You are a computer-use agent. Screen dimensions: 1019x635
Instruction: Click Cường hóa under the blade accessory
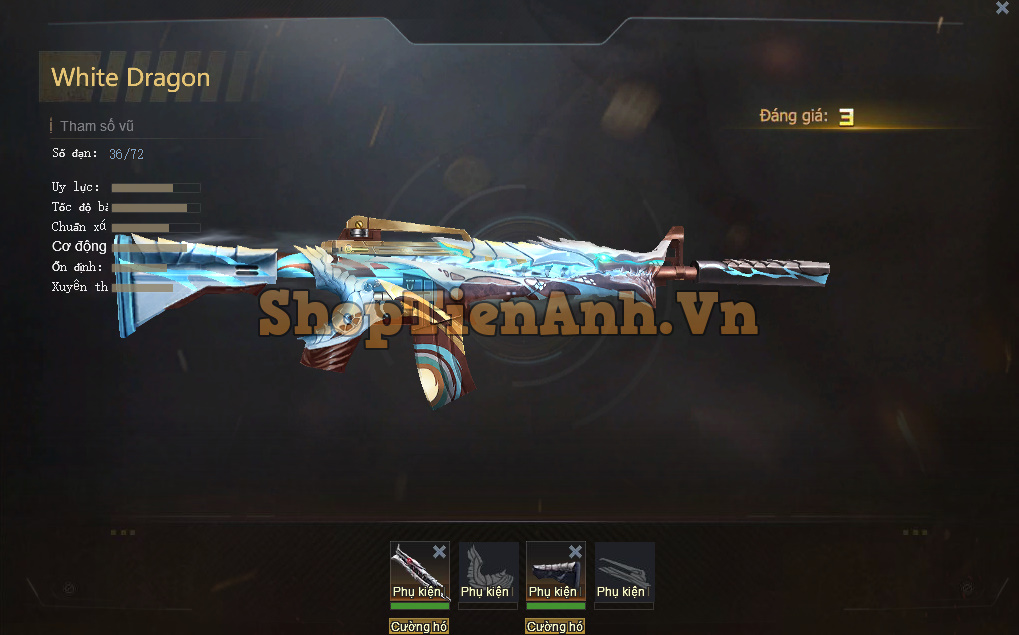(x=419, y=627)
